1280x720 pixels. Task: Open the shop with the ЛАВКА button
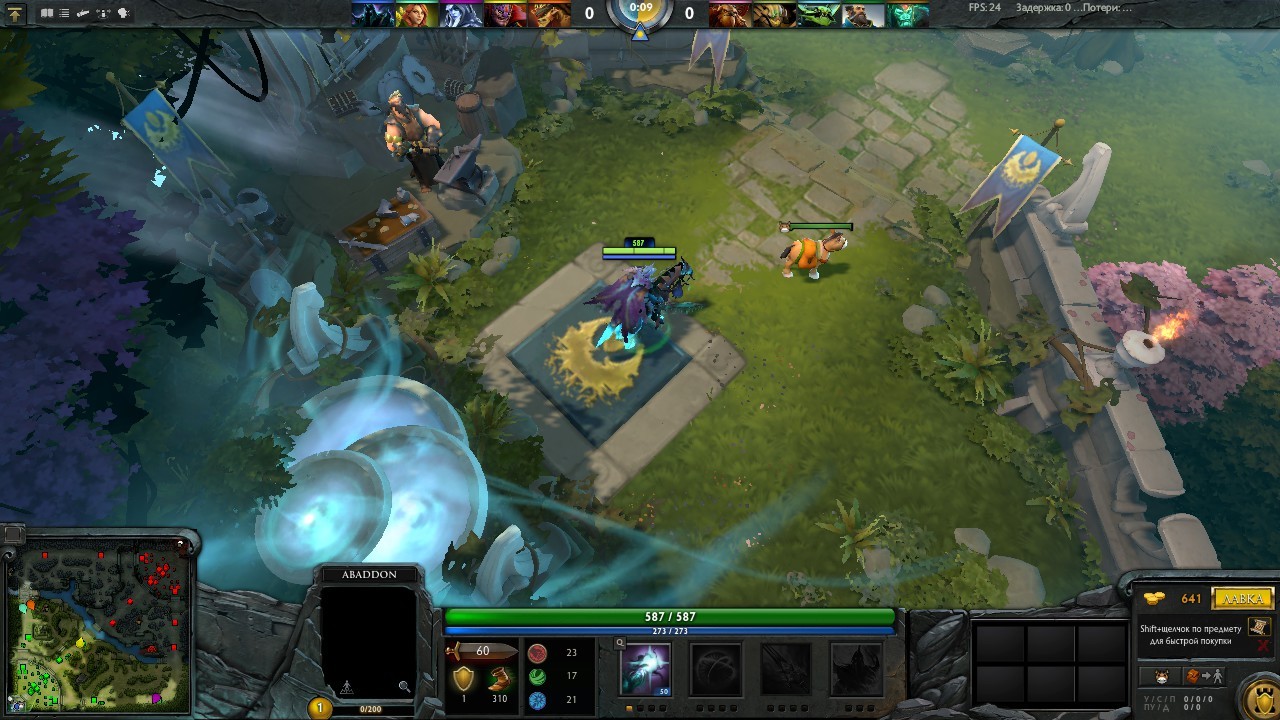tap(1242, 599)
